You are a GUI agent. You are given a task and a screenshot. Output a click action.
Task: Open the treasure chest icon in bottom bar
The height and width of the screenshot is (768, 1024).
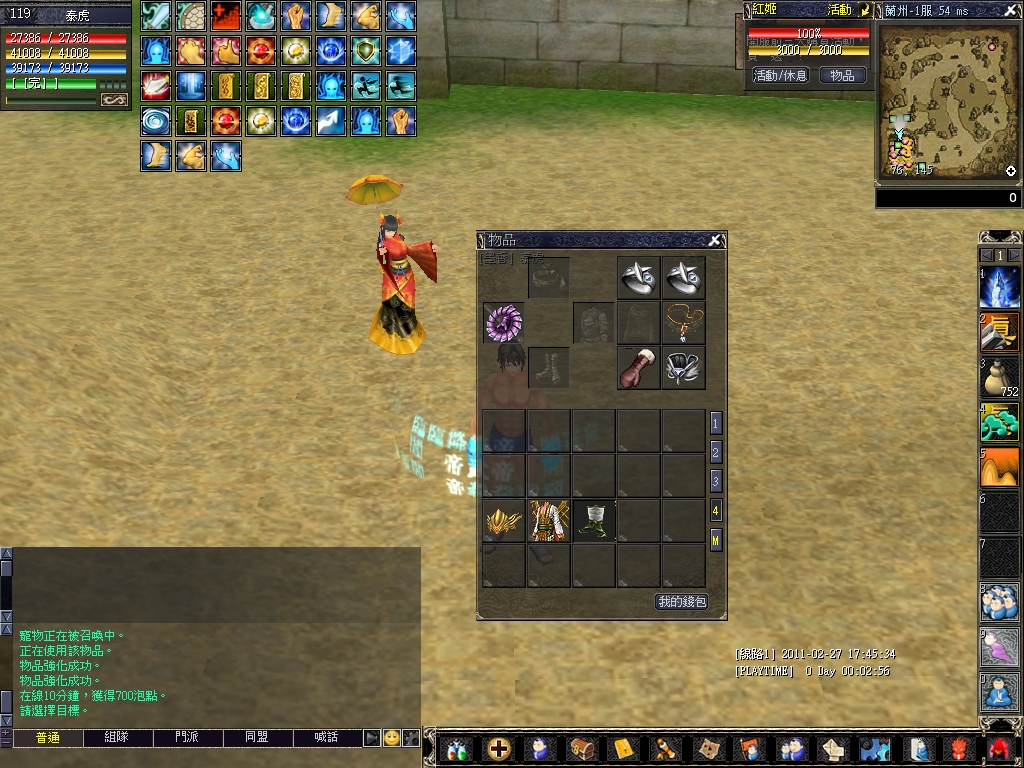(581, 748)
